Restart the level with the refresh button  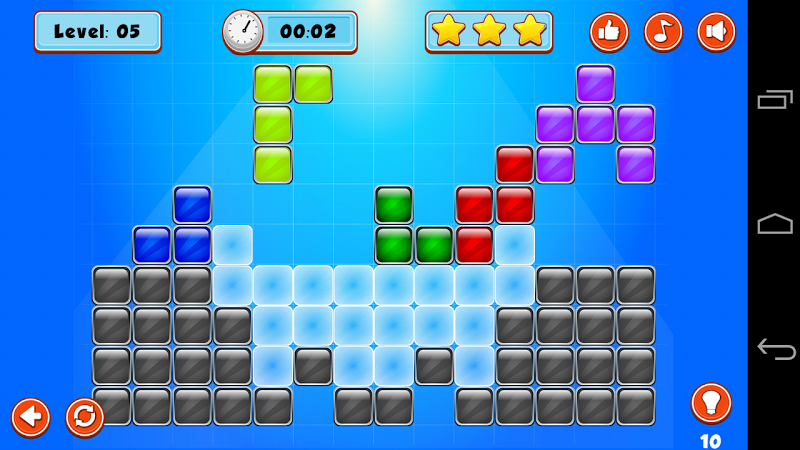click(x=85, y=416)
